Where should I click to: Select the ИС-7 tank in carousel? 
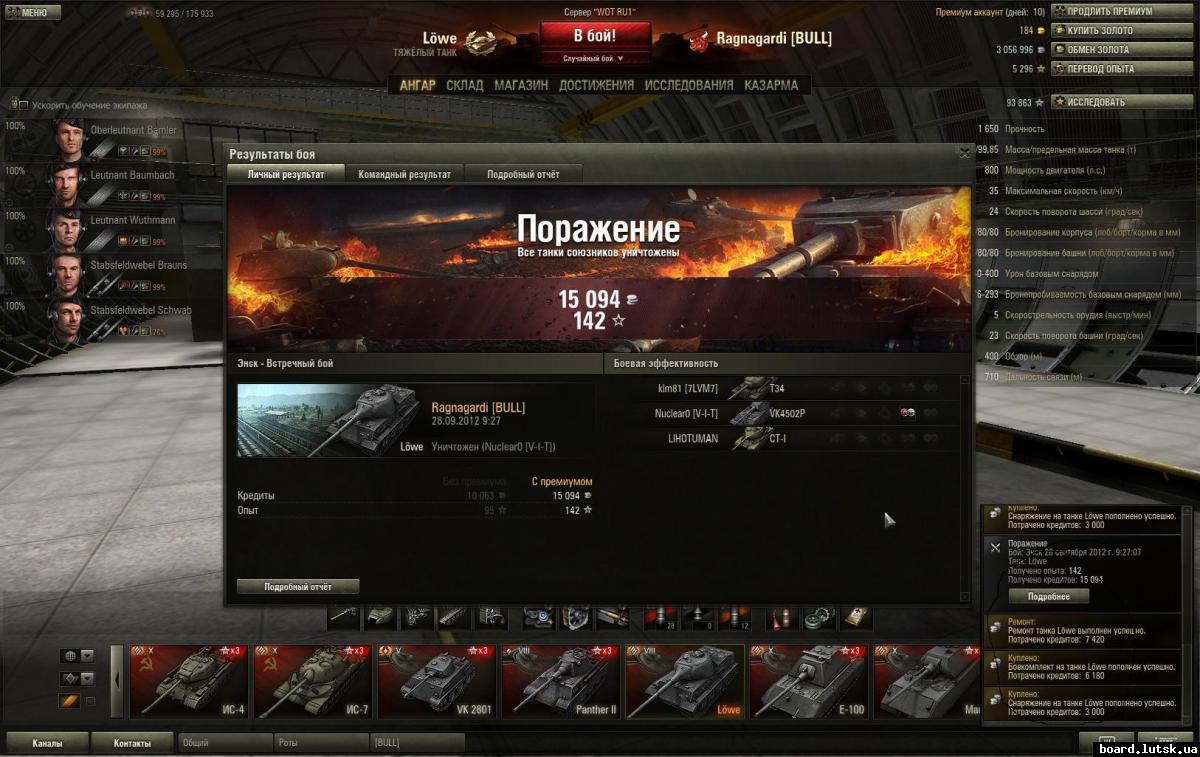pos(311,681)
